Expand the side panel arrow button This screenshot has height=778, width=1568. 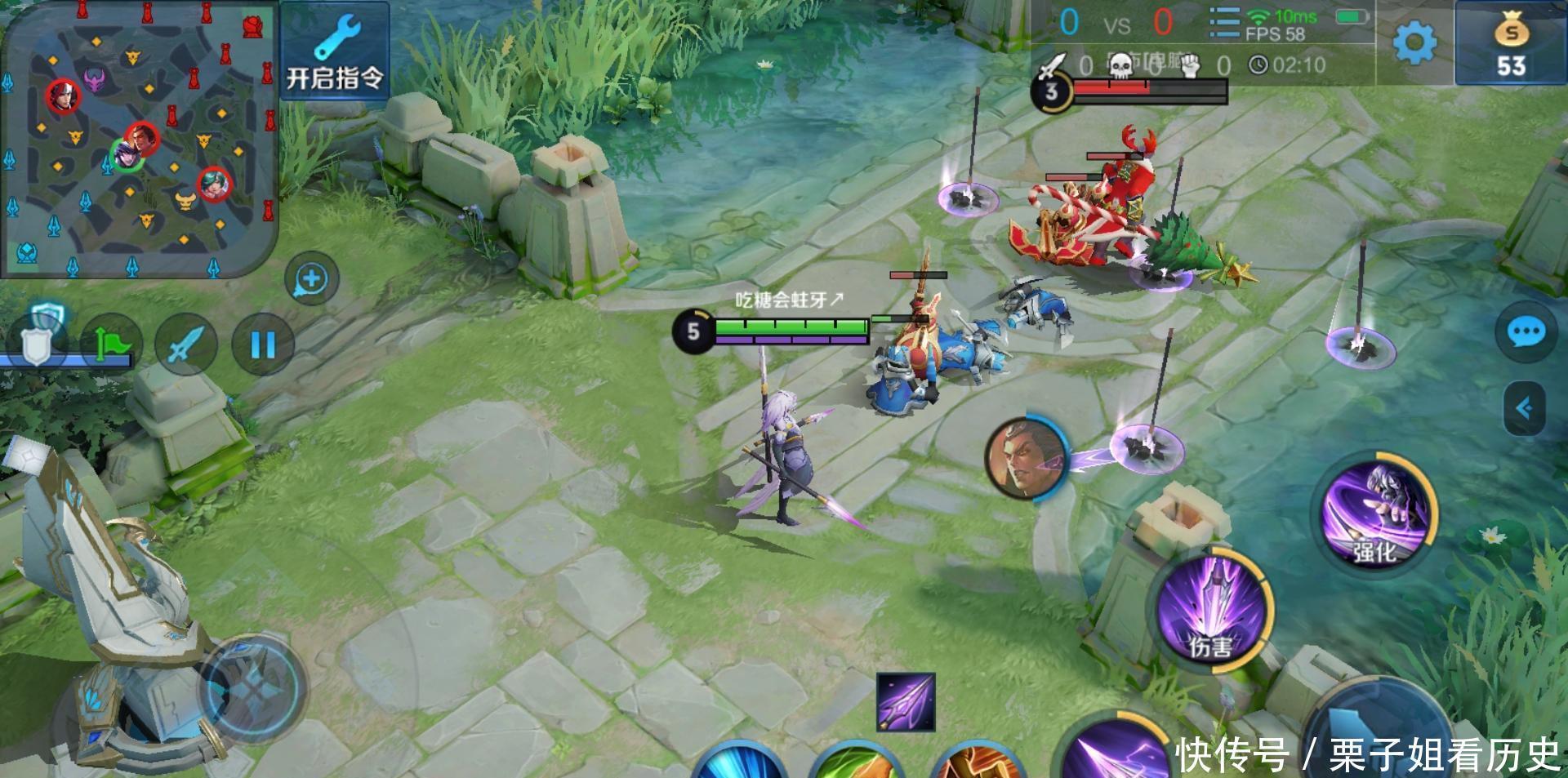1525,408
